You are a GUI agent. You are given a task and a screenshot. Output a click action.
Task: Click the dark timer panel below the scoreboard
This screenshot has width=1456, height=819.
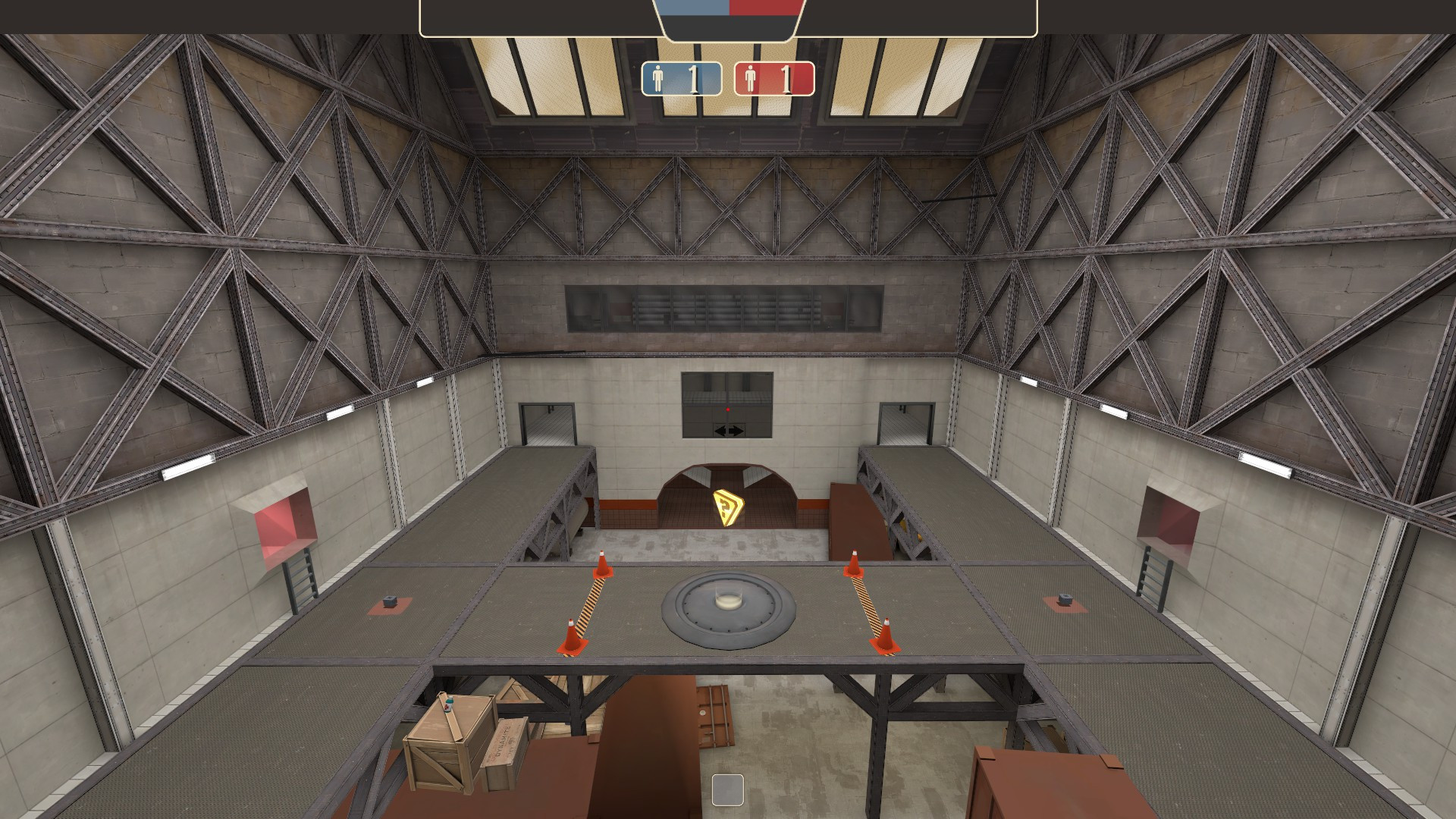(726, 27)
